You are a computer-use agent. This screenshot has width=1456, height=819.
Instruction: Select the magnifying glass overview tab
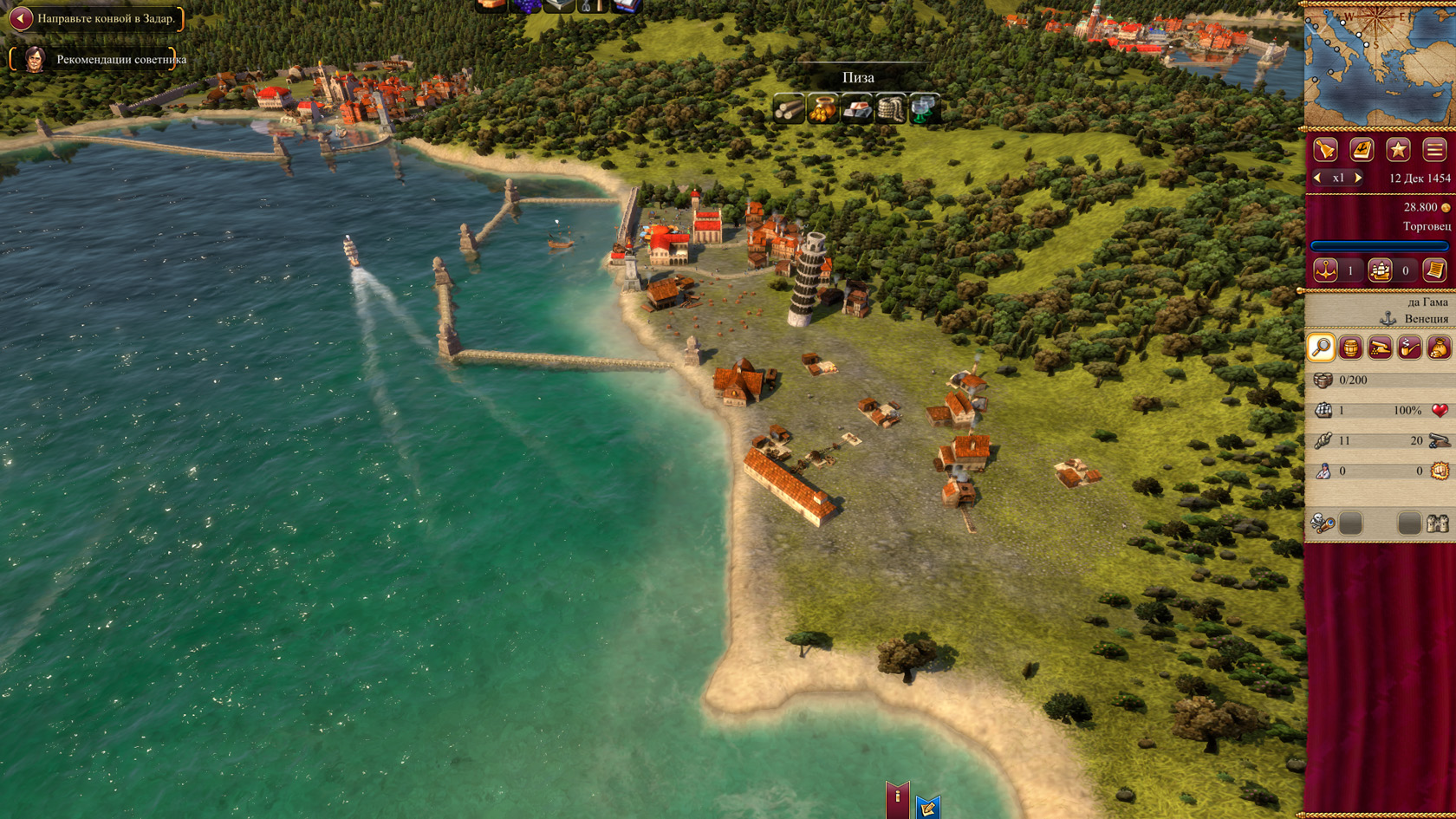[x=1321, y=348]
